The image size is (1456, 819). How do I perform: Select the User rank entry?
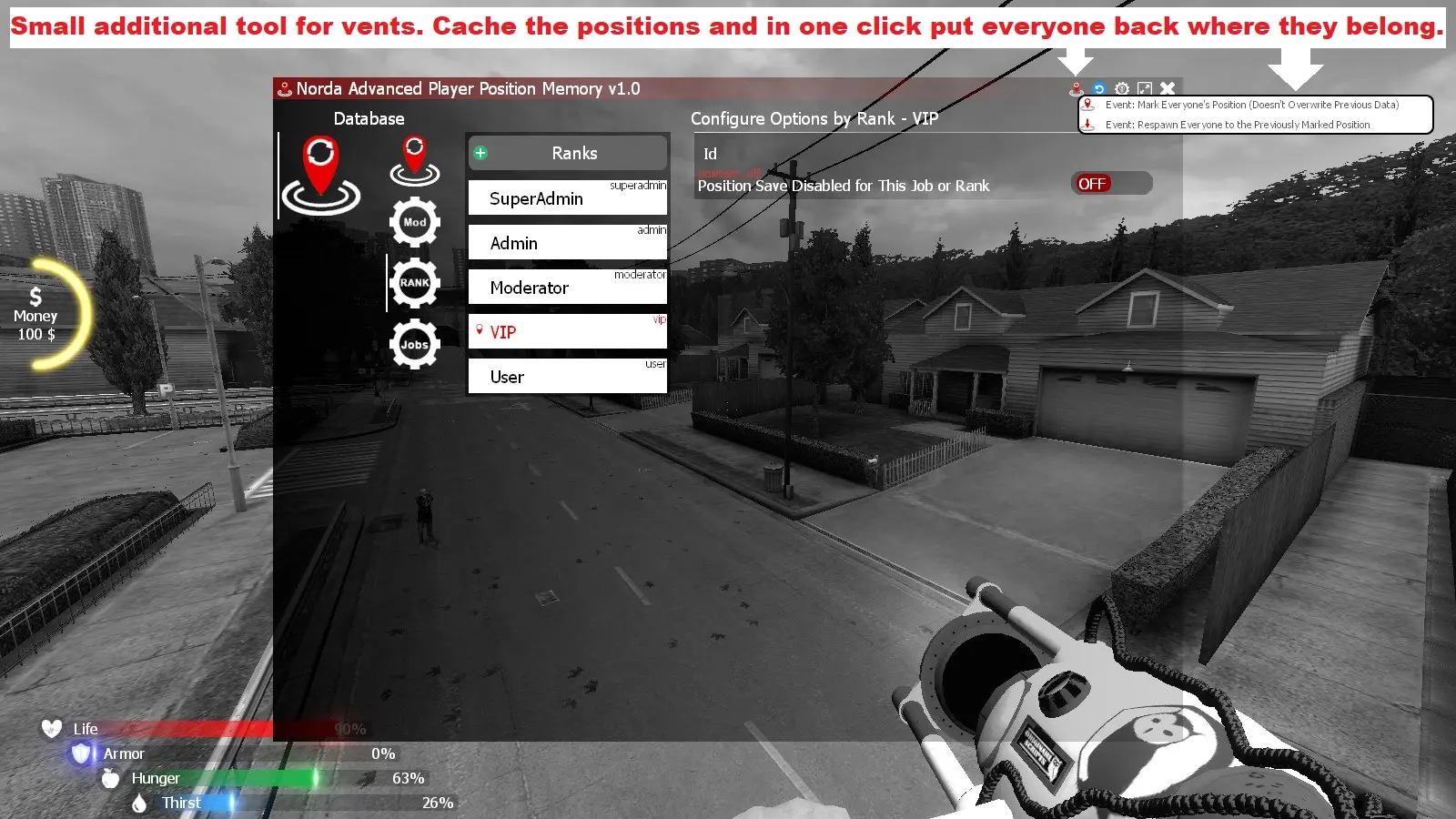(x=567, y=376)
